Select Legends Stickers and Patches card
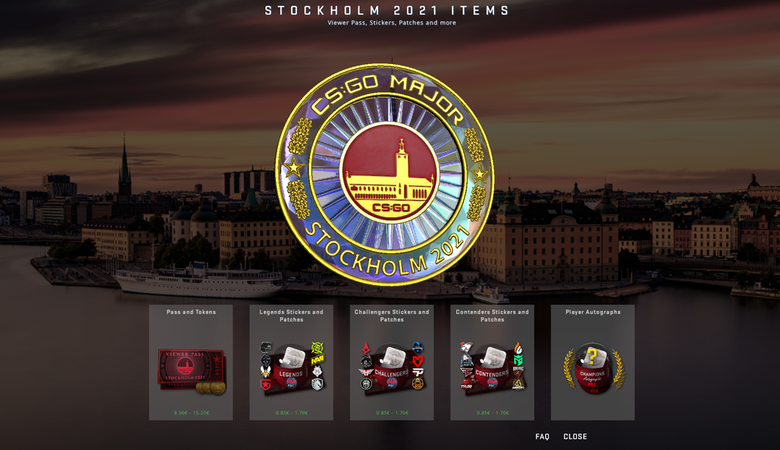The width and height of the screenshot is (780, 450). [291, 363]
